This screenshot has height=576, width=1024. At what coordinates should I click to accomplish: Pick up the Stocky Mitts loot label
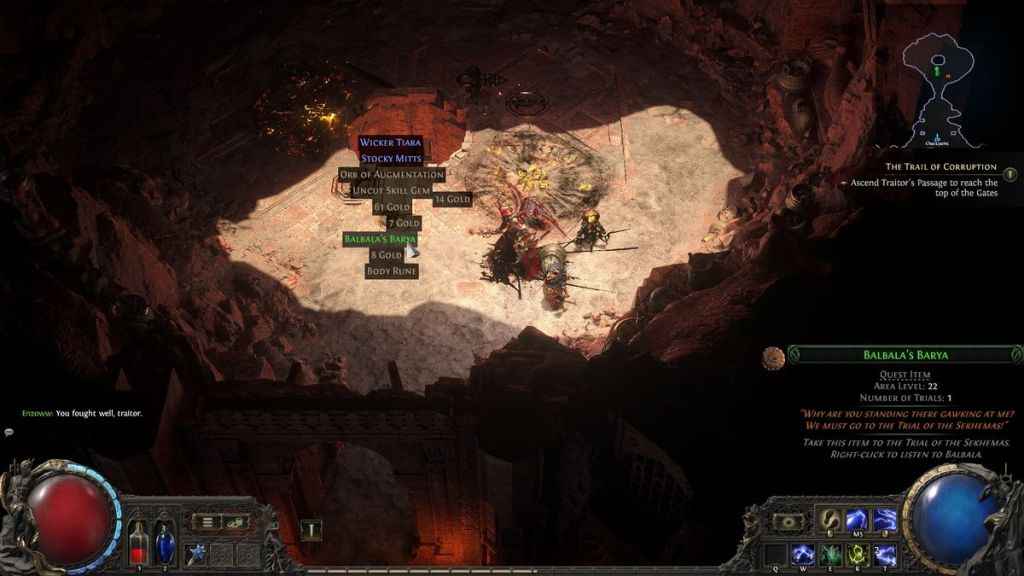point(392,158)
